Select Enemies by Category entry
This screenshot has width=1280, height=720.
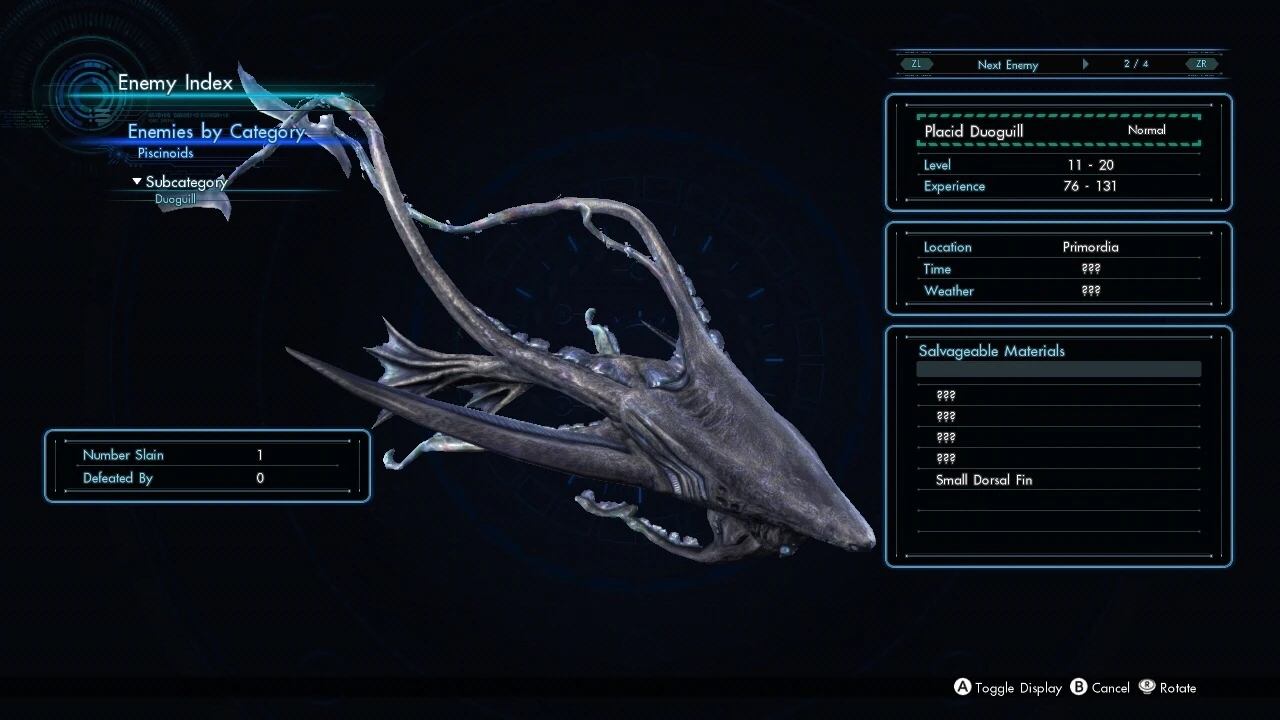215,132
